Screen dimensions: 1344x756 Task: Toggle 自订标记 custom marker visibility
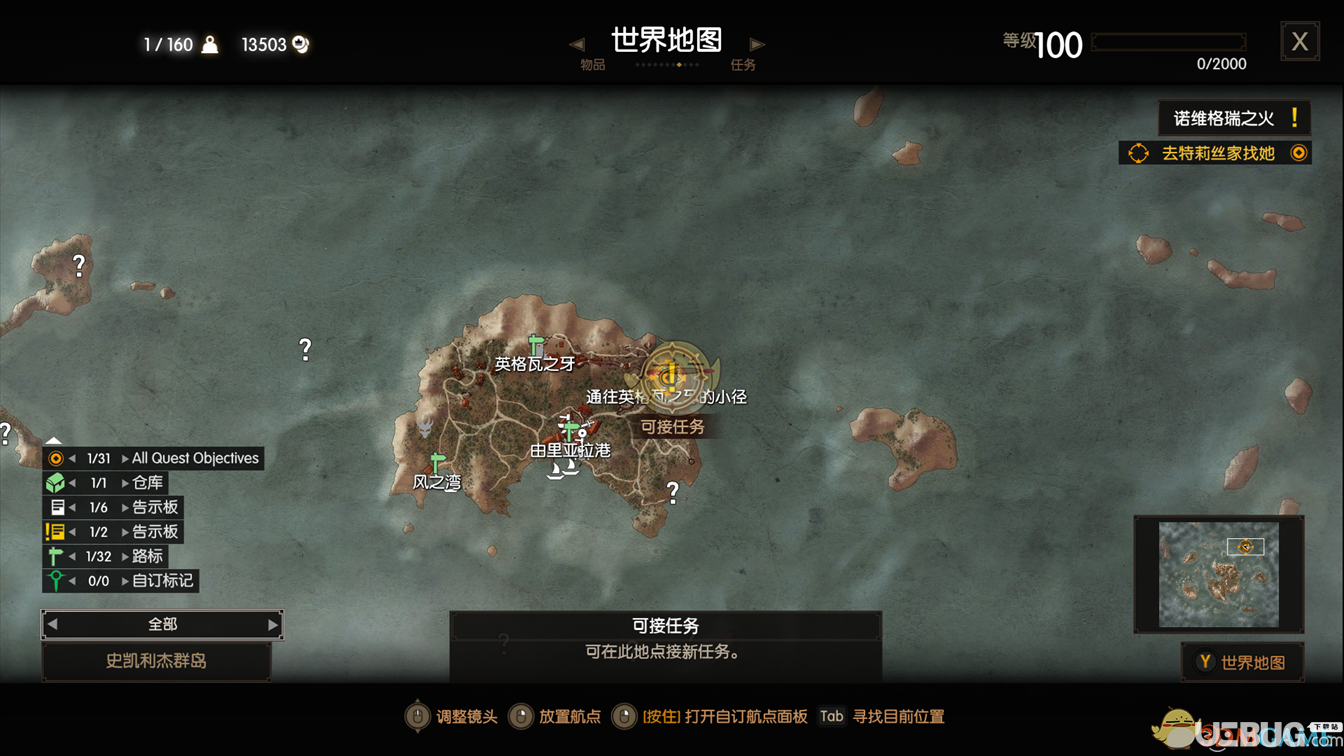(58, 580)
